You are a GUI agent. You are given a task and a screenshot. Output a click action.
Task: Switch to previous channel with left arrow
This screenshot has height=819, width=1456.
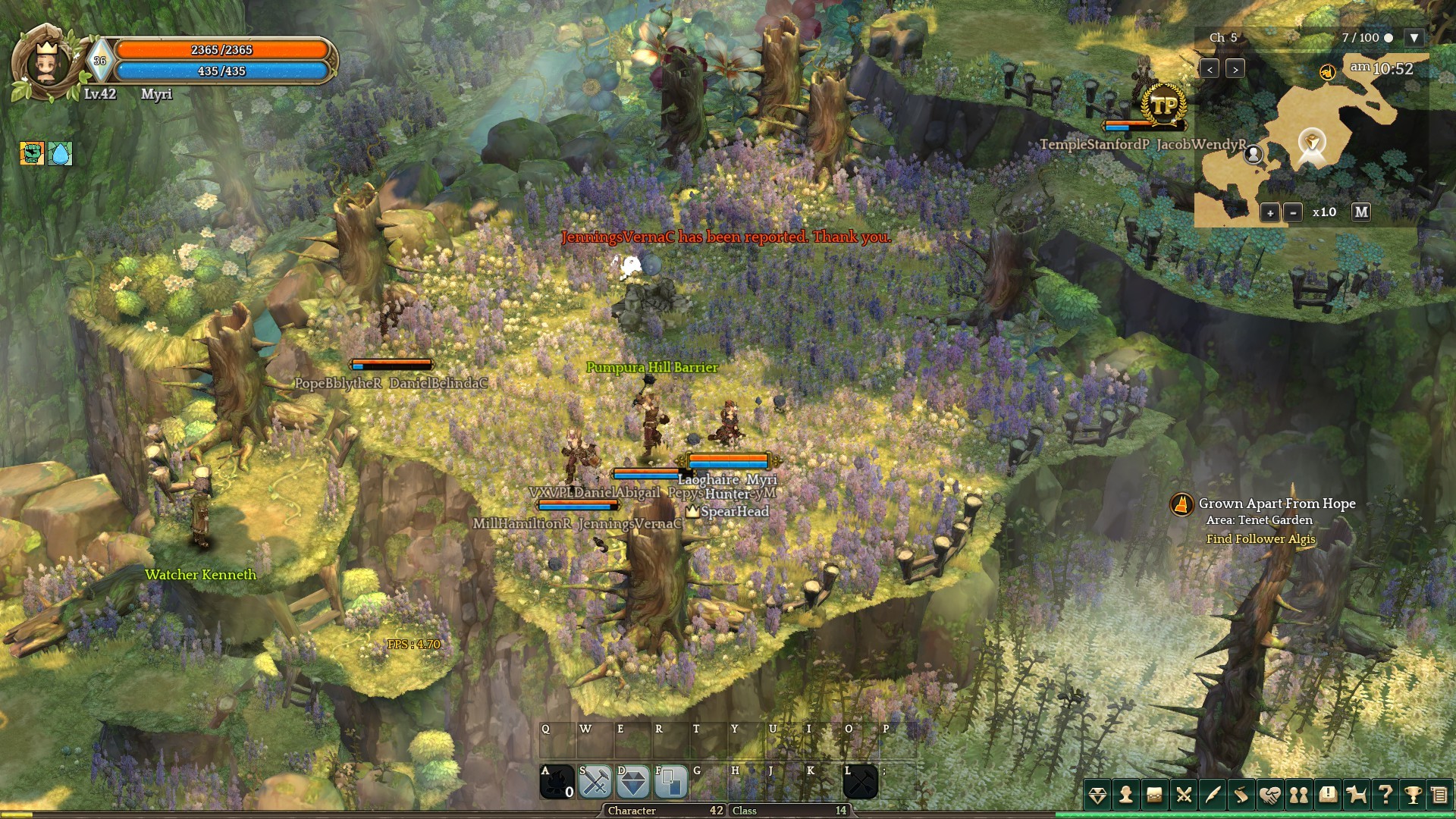click(x=1210, y=69)
